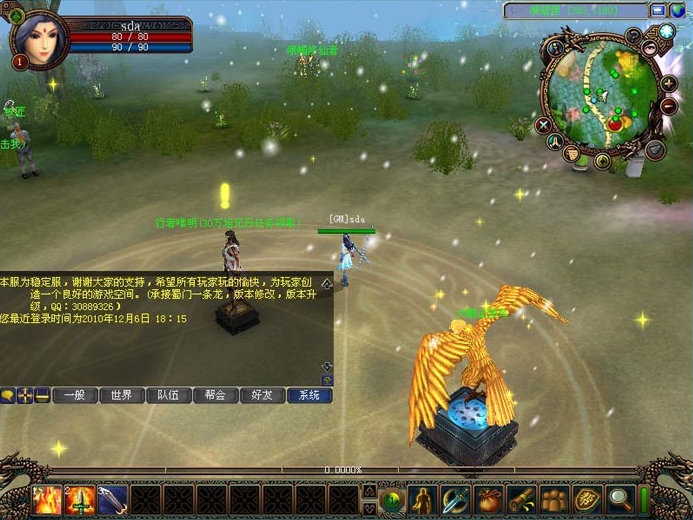
Task: Click the crossed swords button beside minimap
Action: [x=543, y=126]
